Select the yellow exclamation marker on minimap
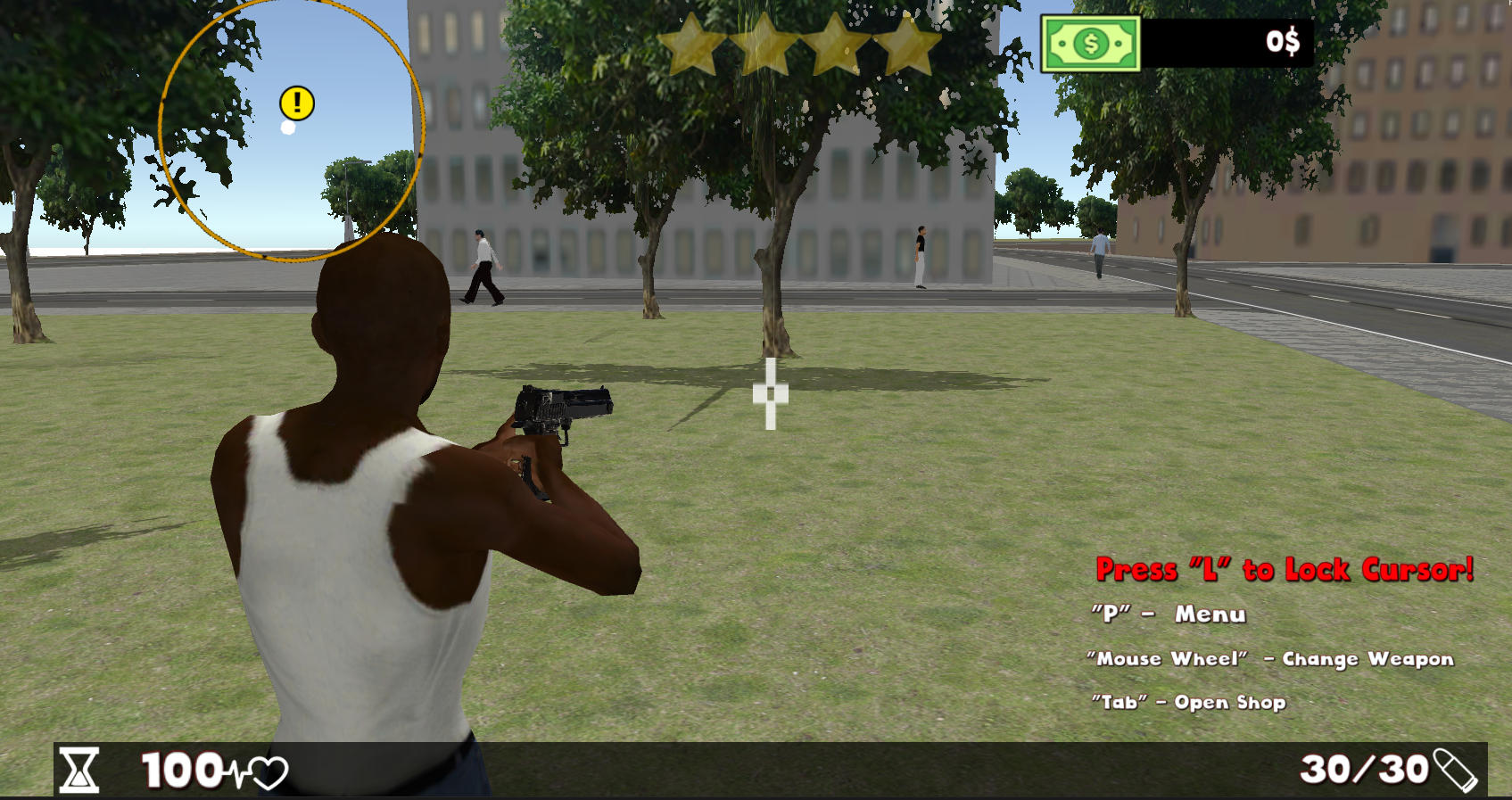Screen dimensions: 1512x800 click(x=297, y=103)
